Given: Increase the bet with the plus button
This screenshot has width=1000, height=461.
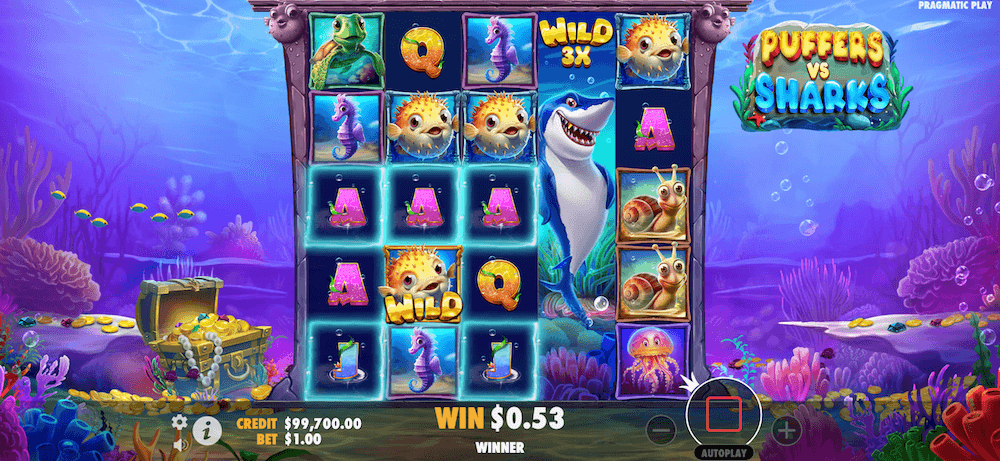Looking at the screenshot, I should [x=787, y=431].
